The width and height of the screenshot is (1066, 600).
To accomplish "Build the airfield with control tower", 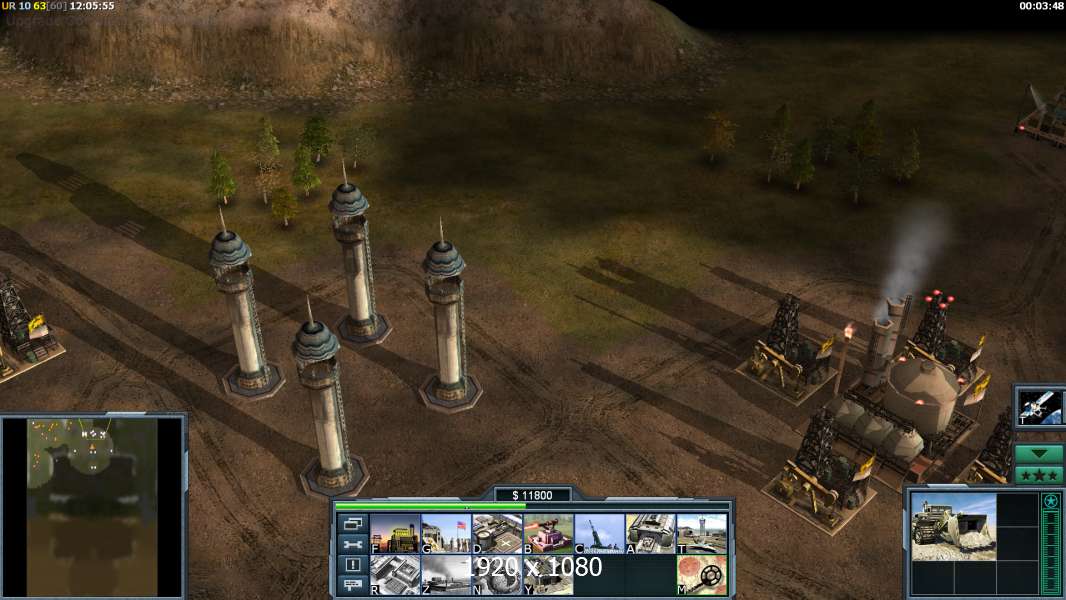I will (x=701, y=534).
